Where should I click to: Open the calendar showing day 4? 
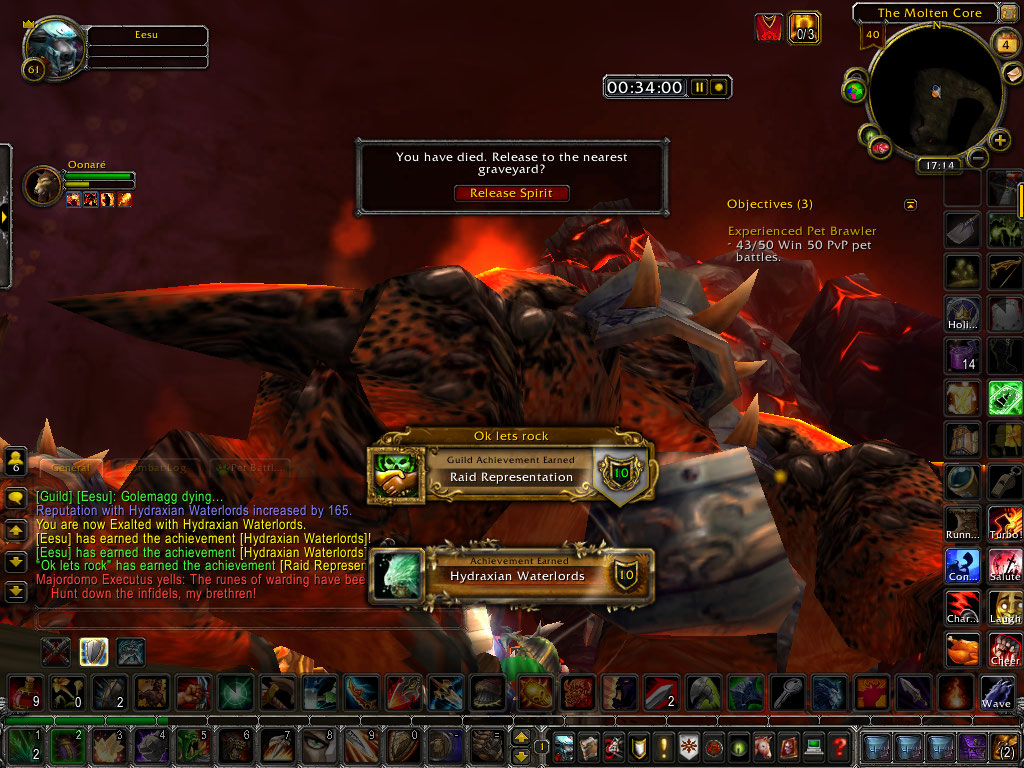(x=1005, y=44)
